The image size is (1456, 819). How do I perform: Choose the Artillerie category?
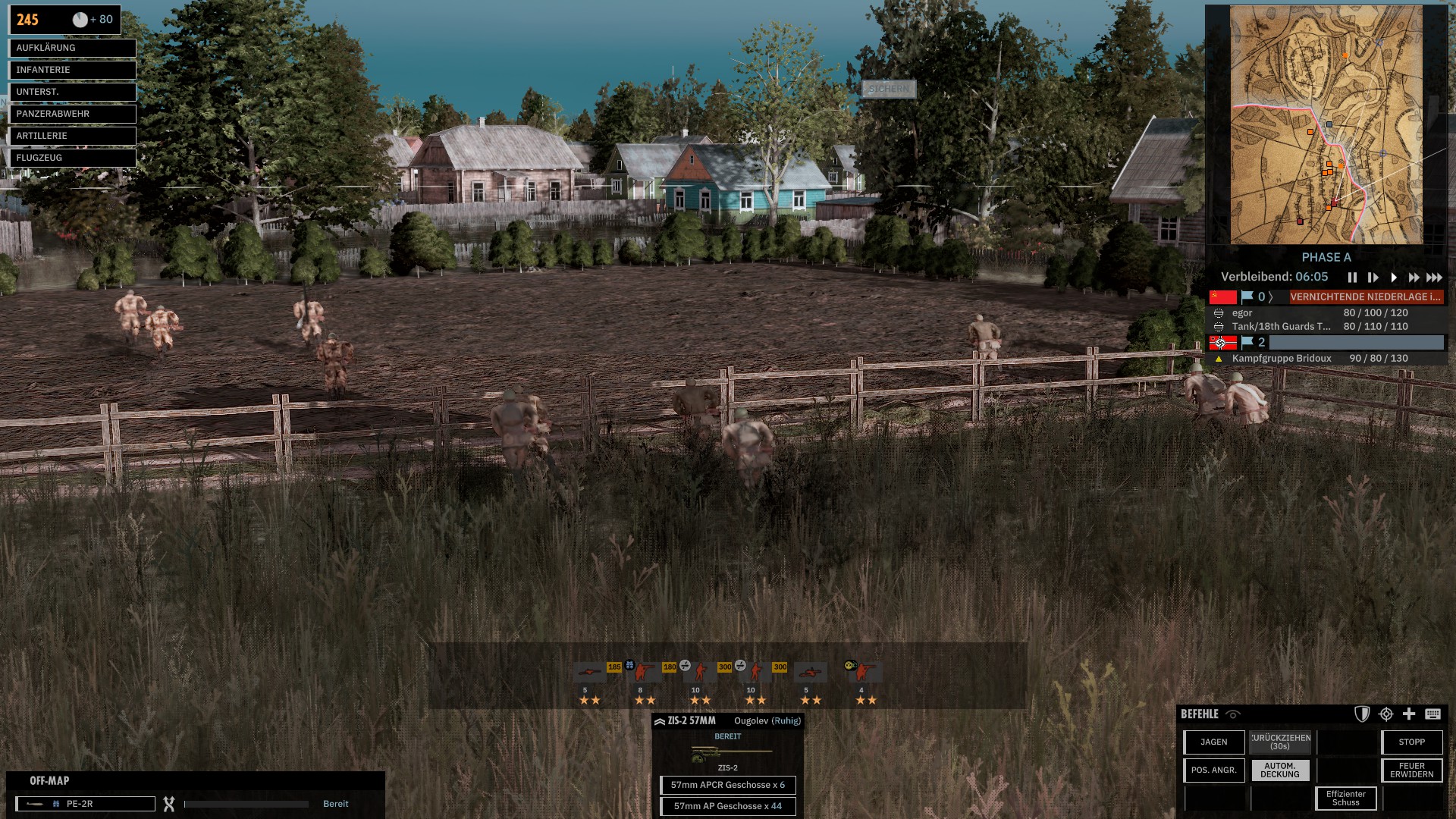click(72, 136)
